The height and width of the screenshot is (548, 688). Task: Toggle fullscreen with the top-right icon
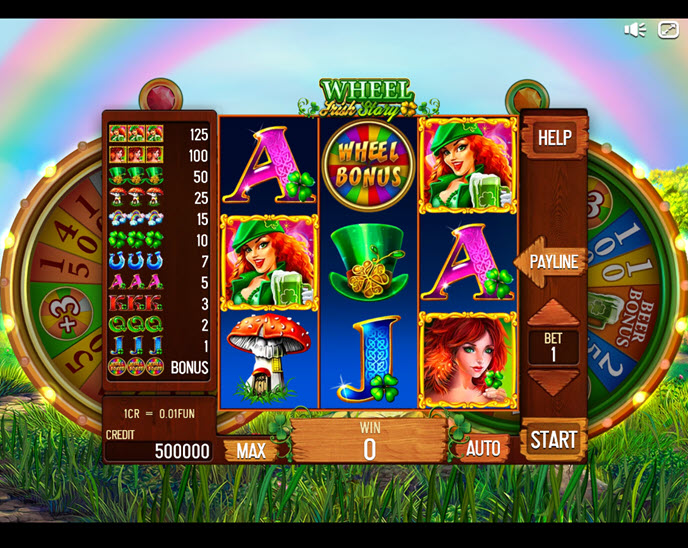pos(667,30)
